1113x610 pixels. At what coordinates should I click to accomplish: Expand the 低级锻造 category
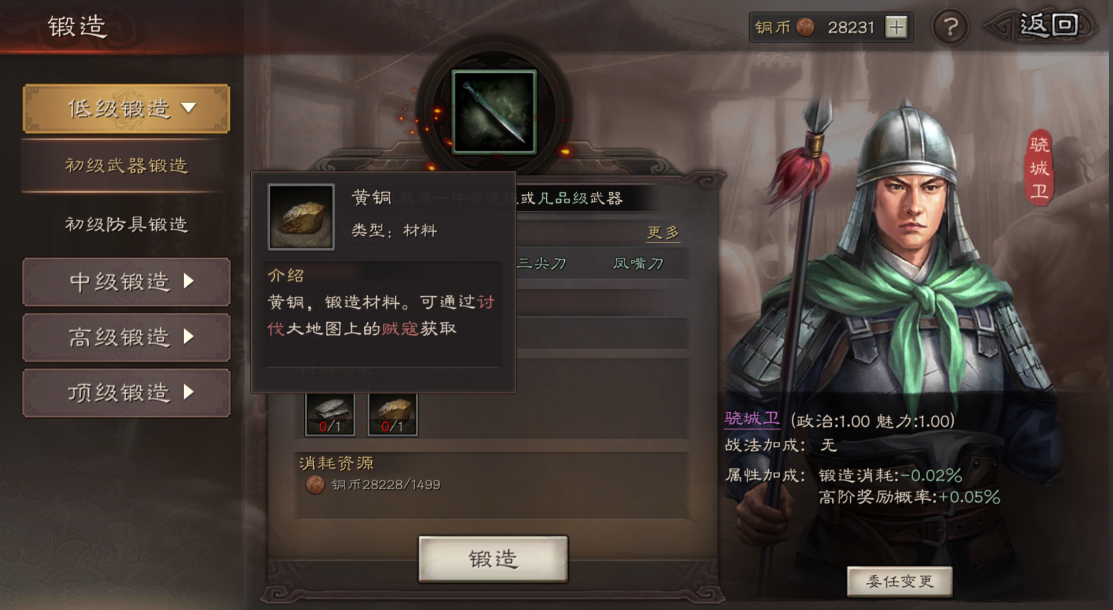126,108
